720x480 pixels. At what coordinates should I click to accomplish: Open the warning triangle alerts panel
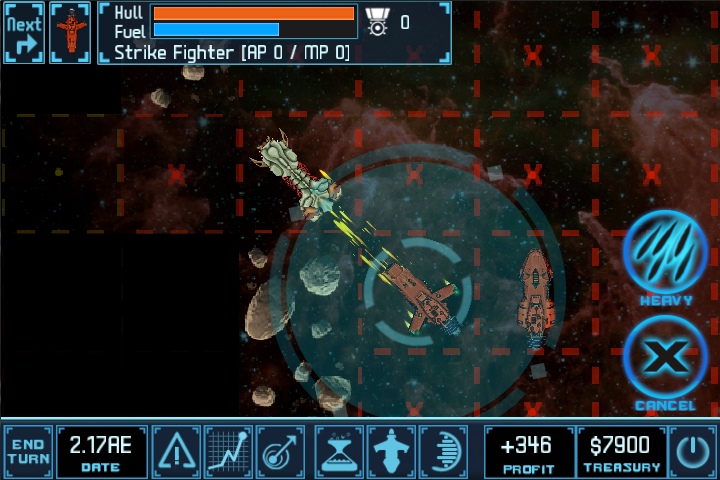[x=177, y=451]
